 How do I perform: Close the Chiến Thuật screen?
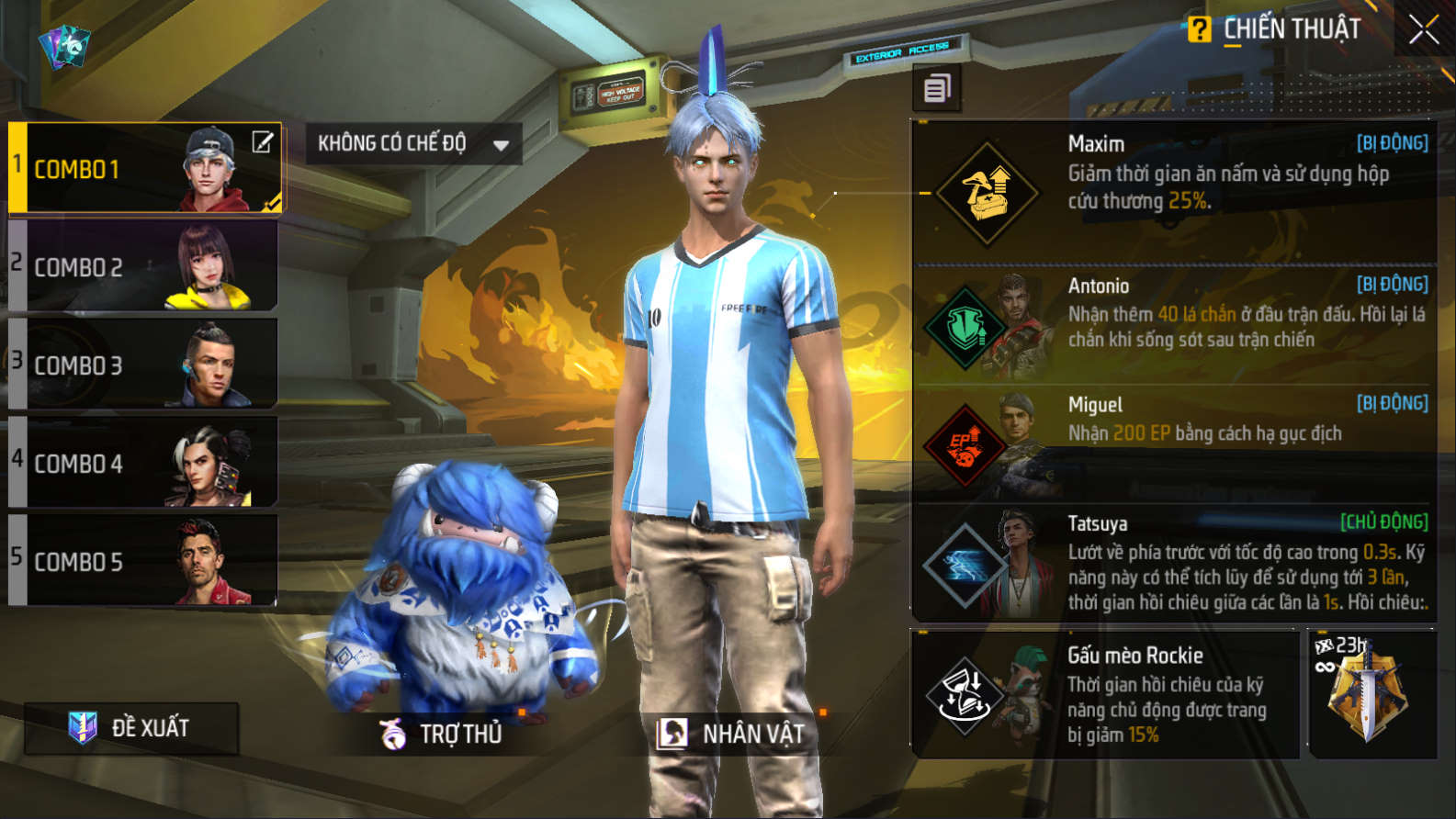(1423, 30)
